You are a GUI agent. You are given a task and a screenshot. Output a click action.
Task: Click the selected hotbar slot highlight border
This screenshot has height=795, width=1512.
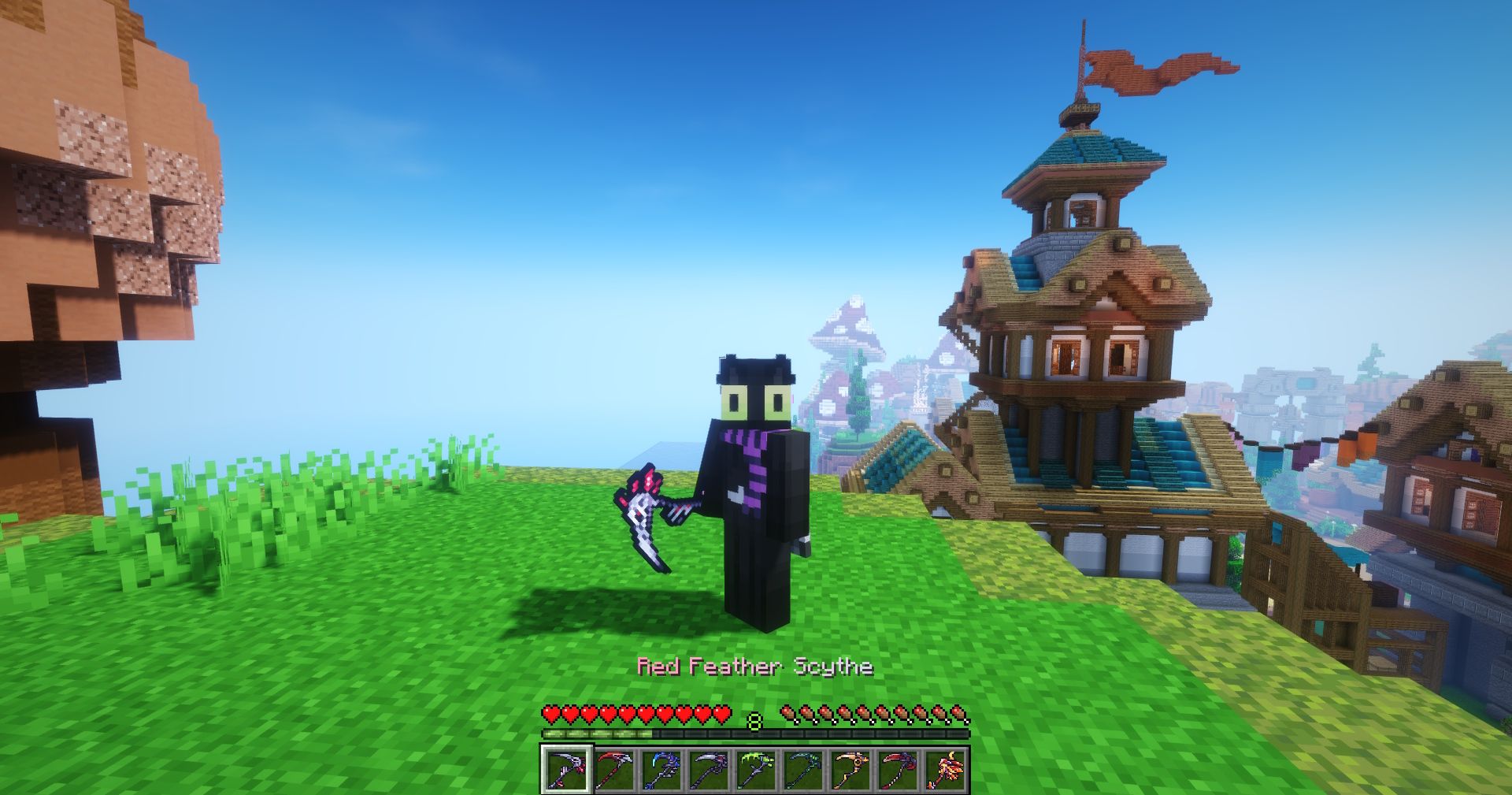543,768
